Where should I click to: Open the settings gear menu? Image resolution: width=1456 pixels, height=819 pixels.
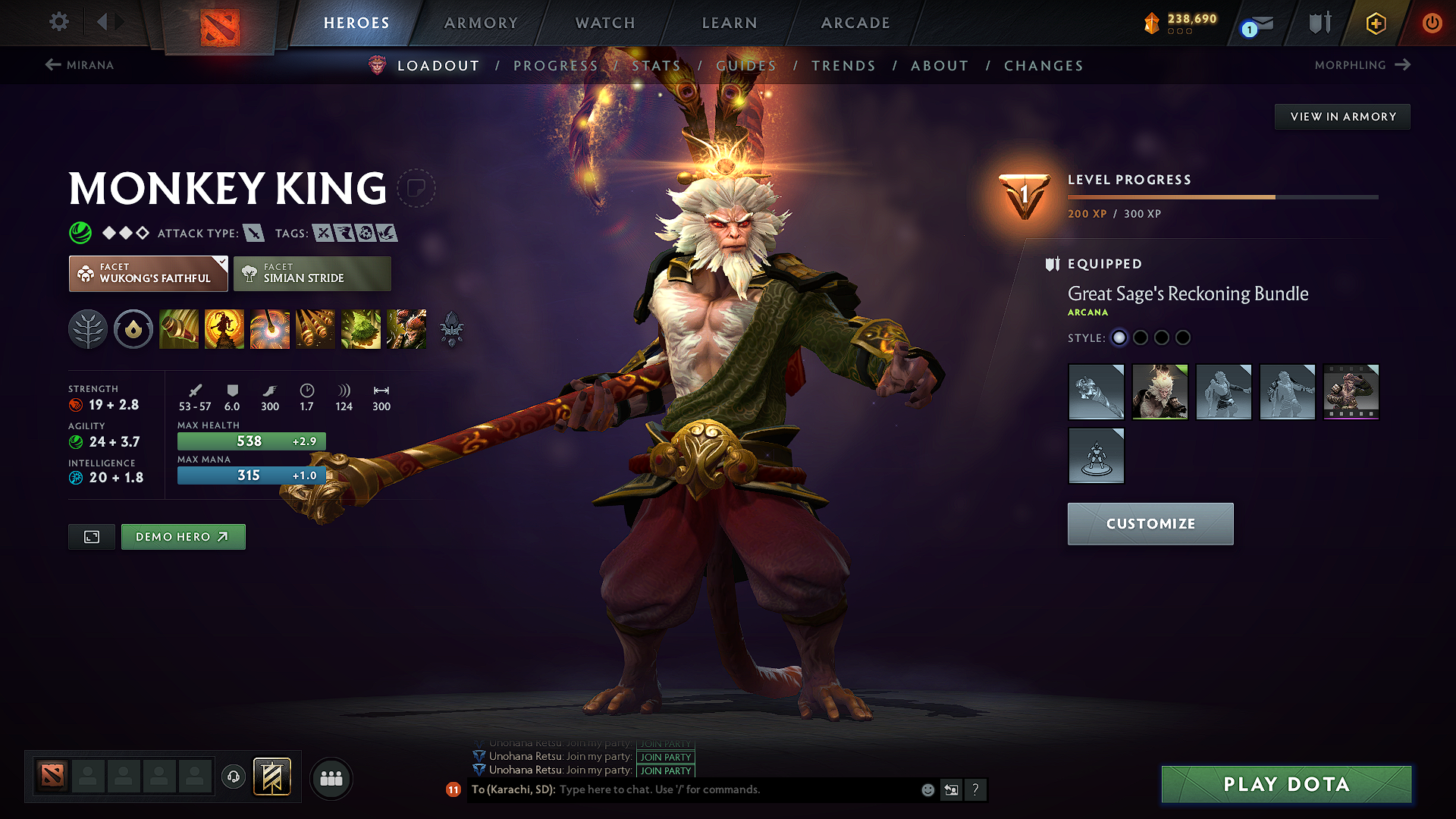tap(58, 22)
